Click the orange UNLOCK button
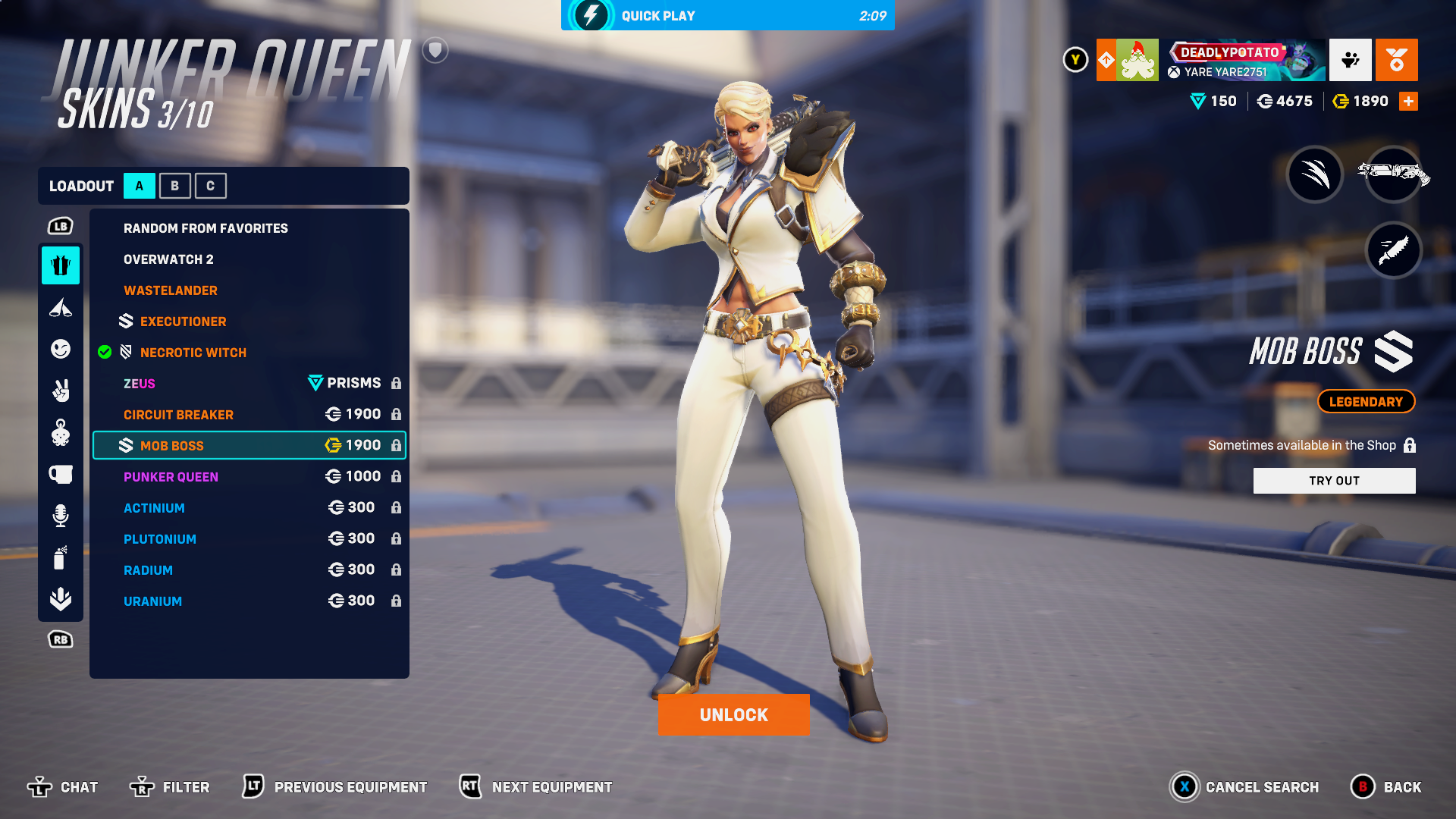 tap(733, 714)
